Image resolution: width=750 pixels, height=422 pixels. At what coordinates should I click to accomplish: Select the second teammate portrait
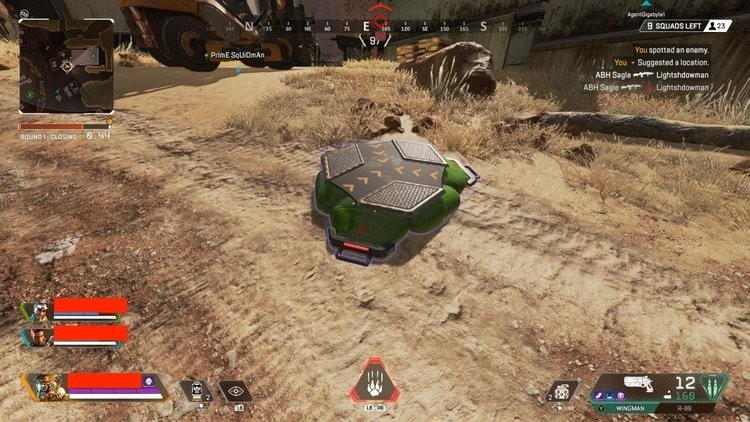(x=39, y=336)
